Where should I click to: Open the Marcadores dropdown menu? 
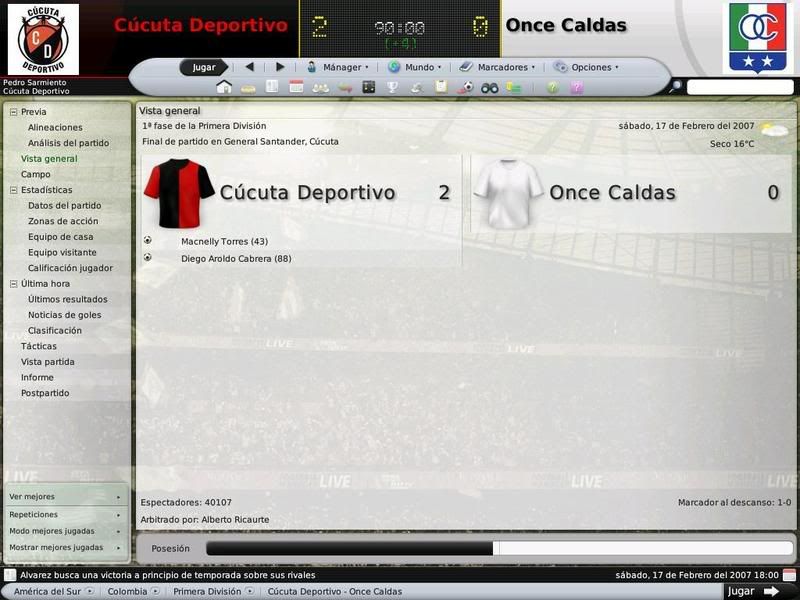coord(496,67)
